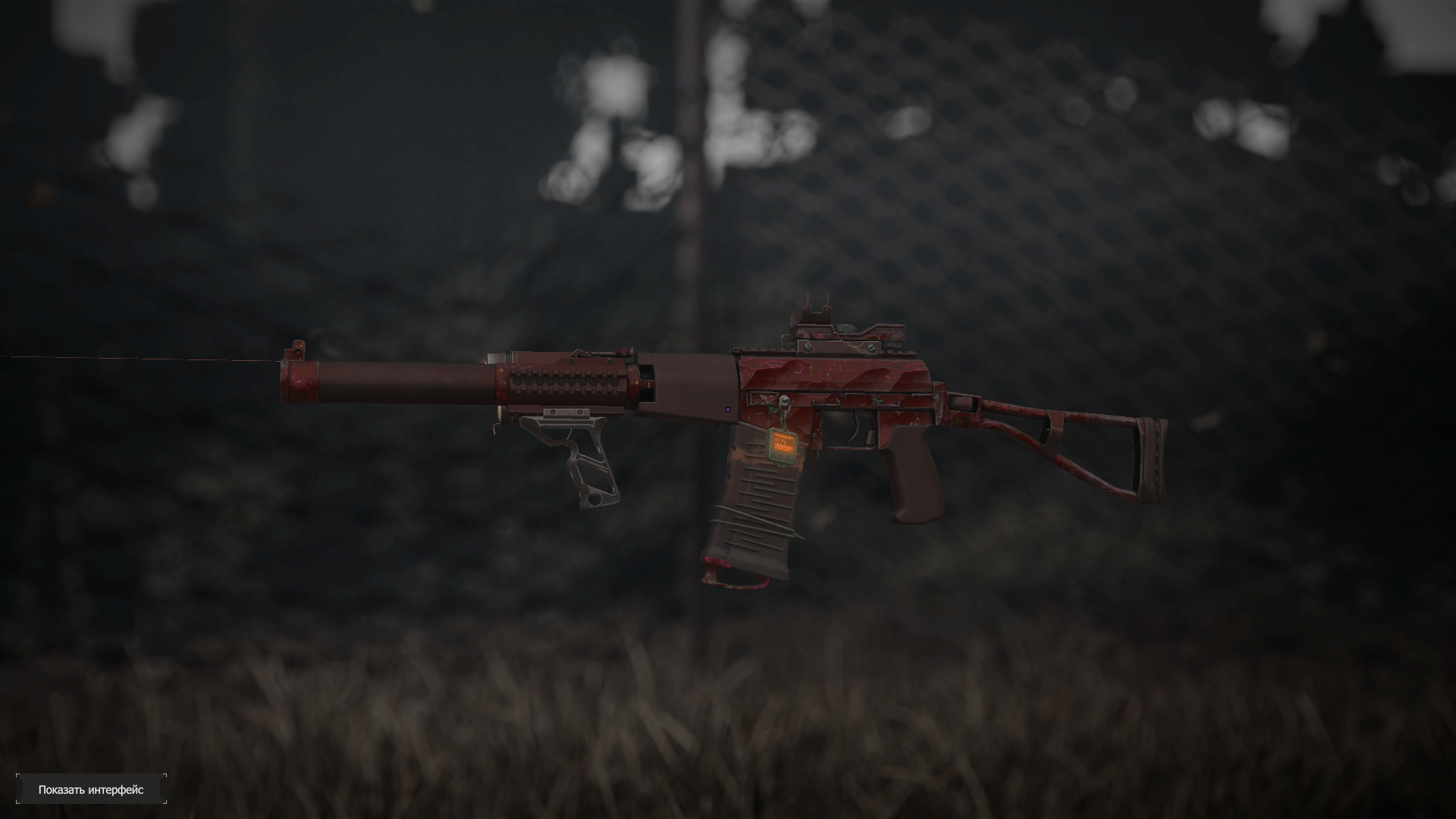
Task: Click the "Показать интерфейс" button
Action: coord(91,789)
